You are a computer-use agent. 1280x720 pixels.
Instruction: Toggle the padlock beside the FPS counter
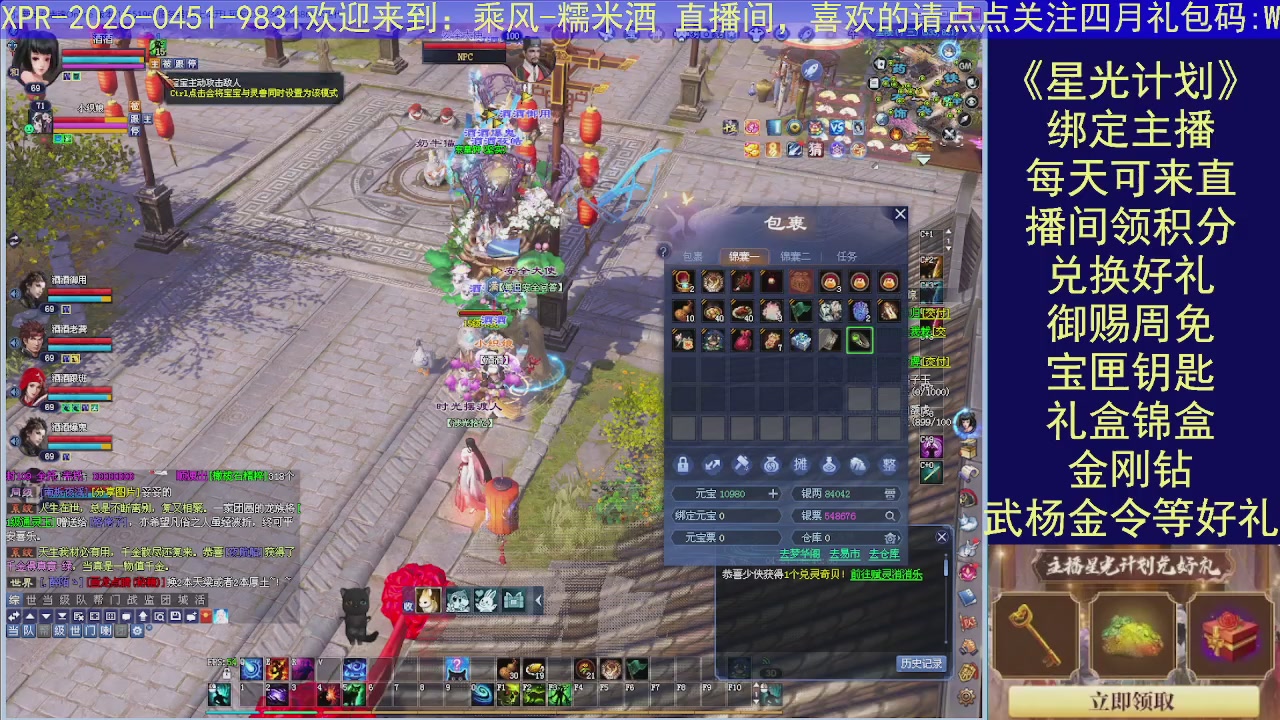[227, 675]
